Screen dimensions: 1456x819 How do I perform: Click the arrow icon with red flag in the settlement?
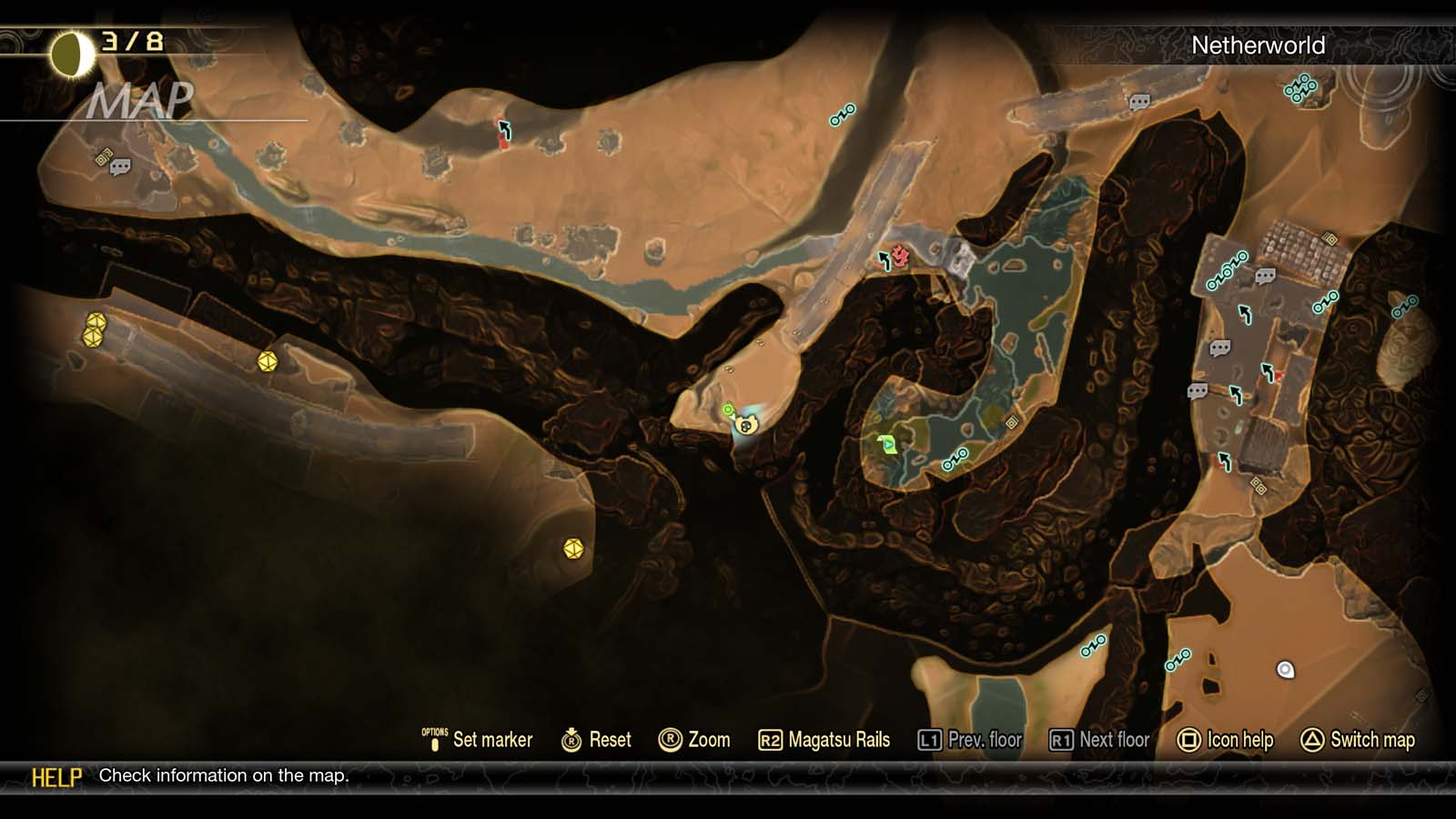[1269, 371]
